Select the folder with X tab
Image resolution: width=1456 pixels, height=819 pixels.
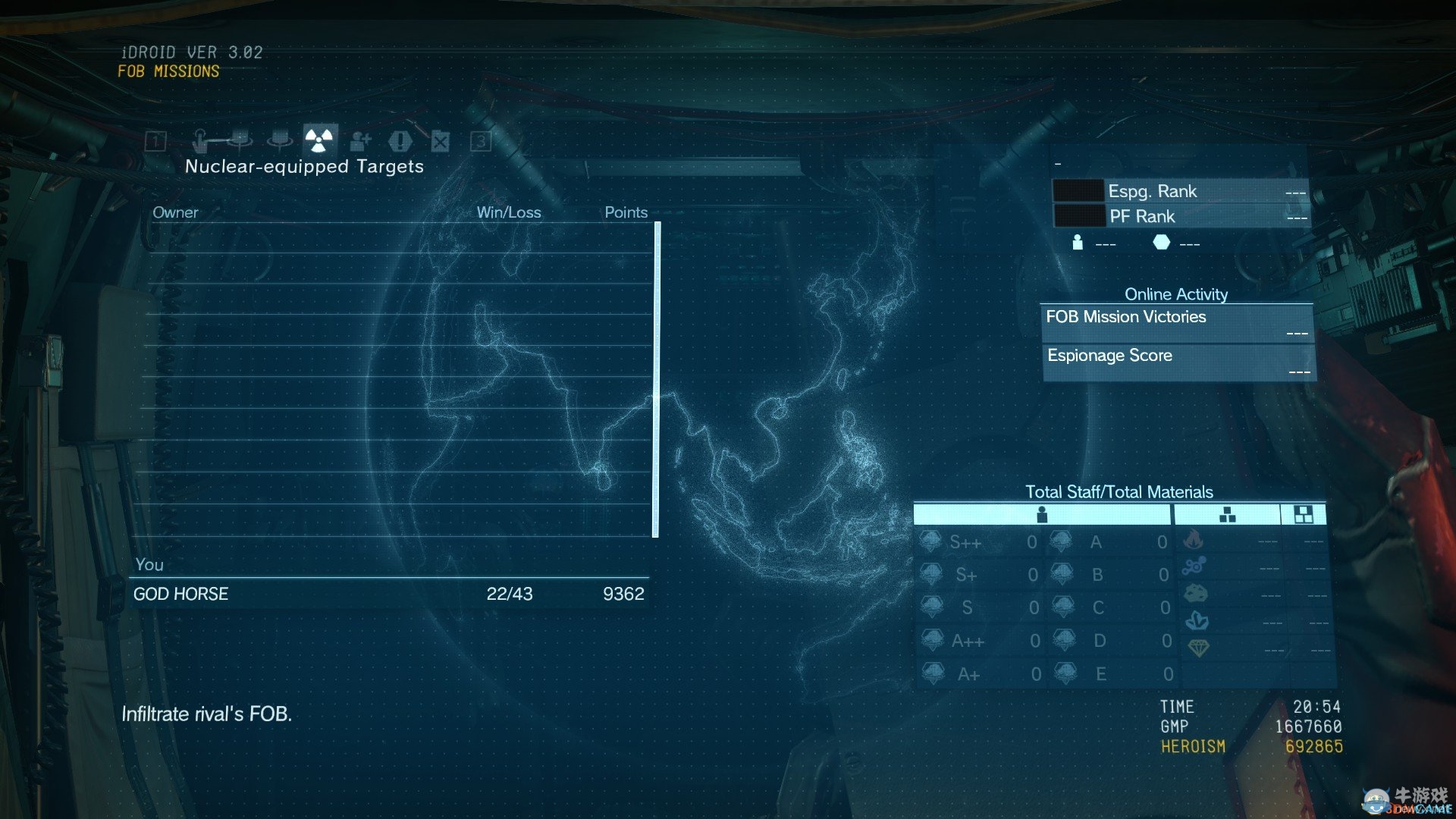[440, 141]
